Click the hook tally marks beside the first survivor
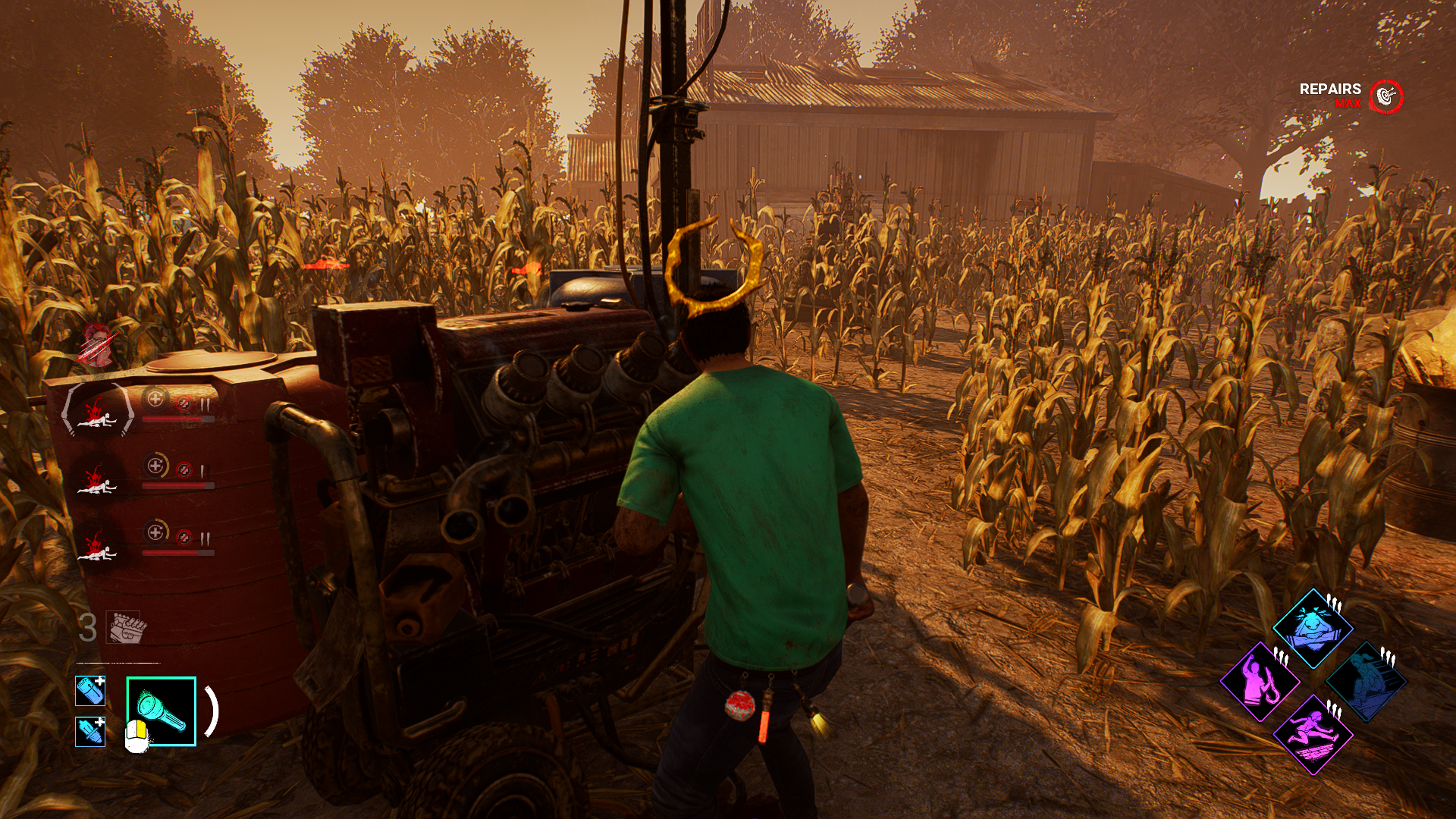Image resolution: width=1456 pixels, height=819 pixels. (x=203, y=404)
